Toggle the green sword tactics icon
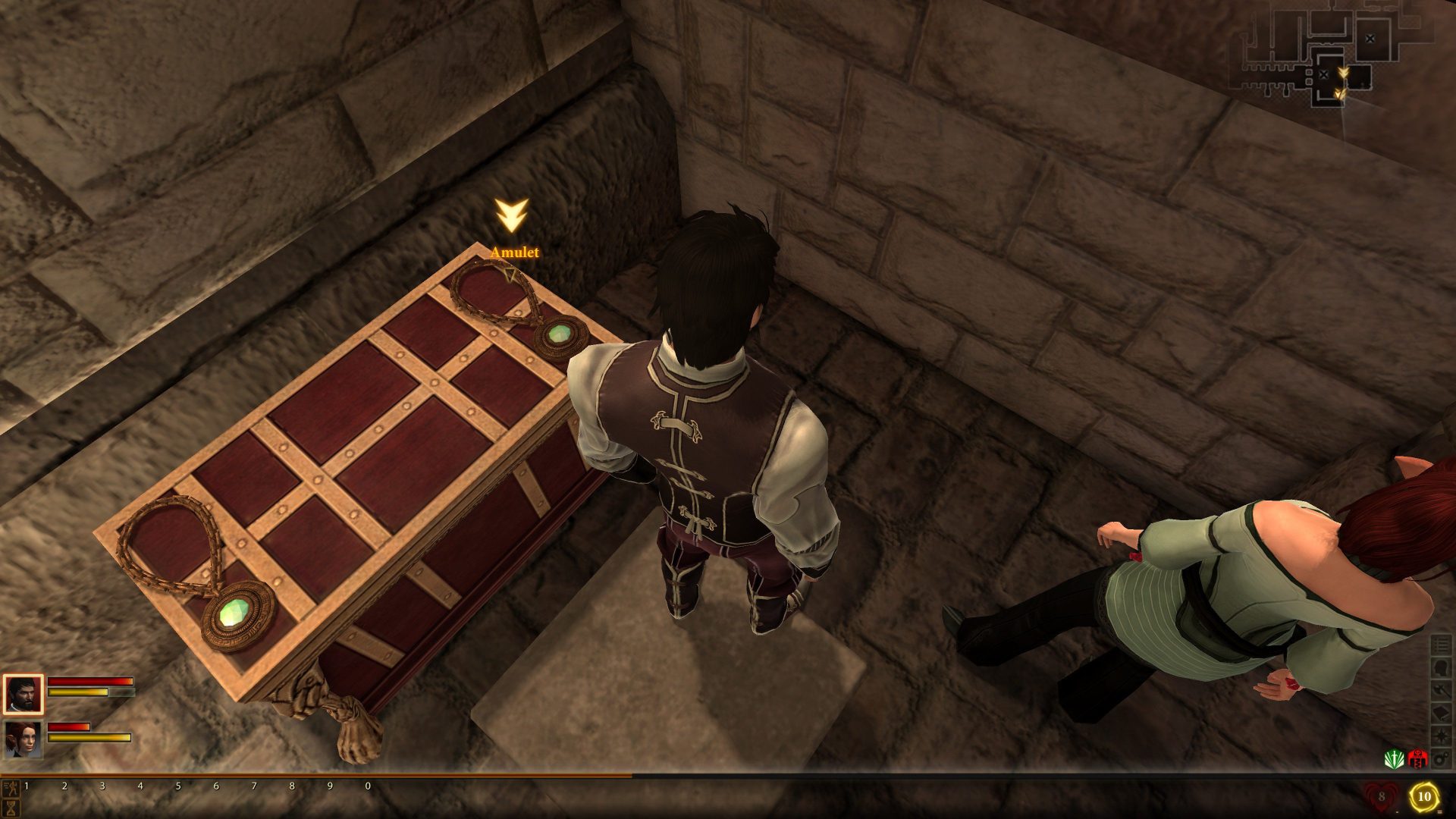 pos(1394,758)
